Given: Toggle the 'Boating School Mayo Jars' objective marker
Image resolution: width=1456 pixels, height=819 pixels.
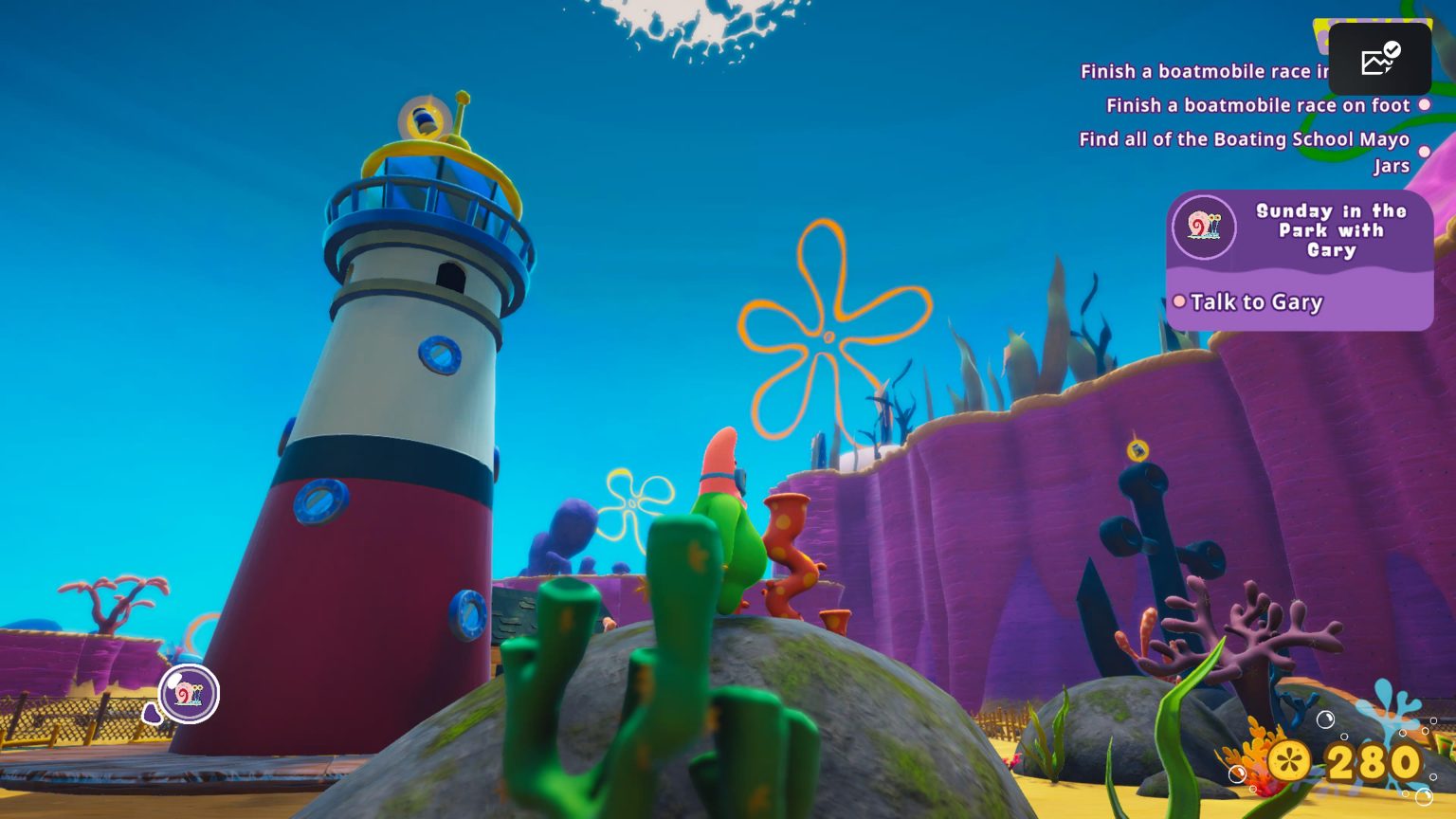Looking at the screenshot, I should (1426, 151).
